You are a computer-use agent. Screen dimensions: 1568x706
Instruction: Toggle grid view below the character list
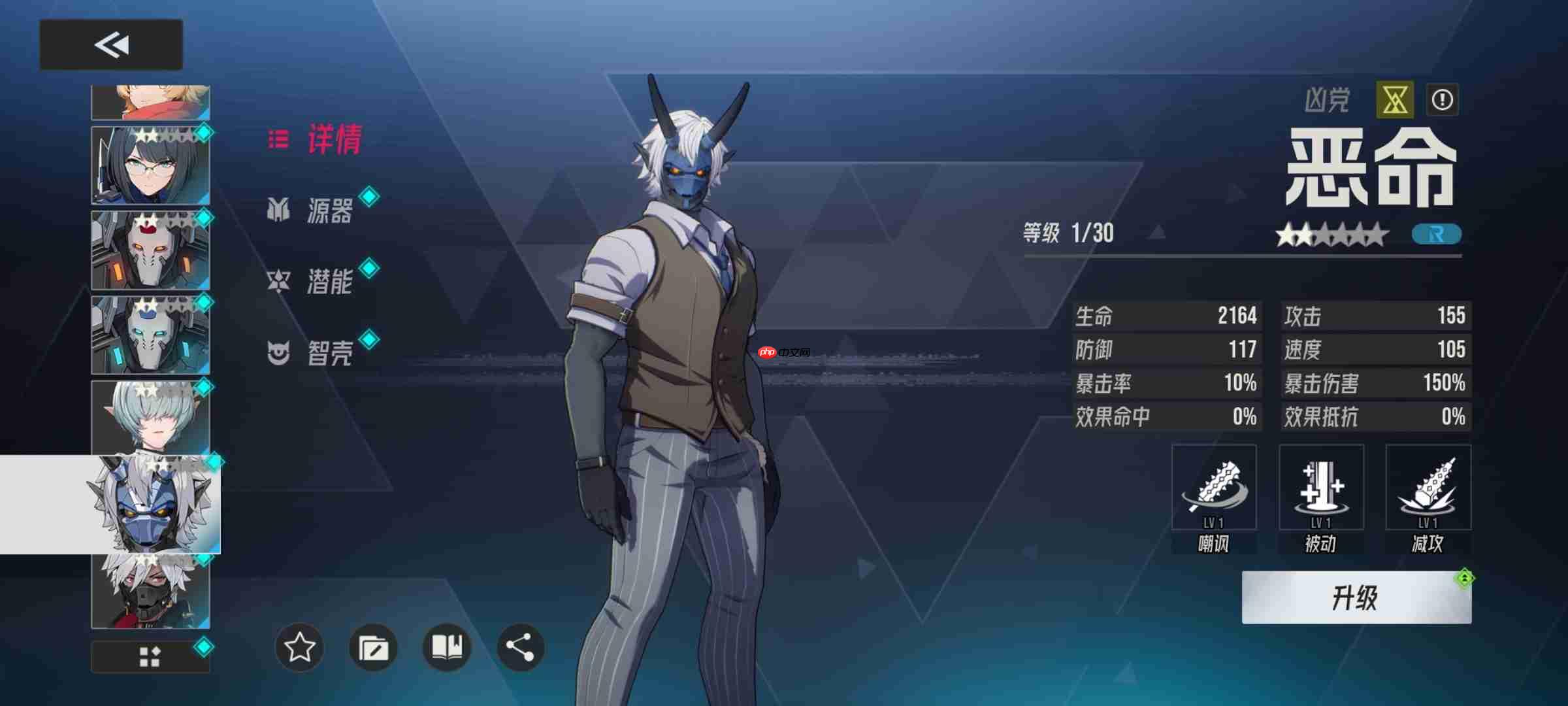[149, 658]
